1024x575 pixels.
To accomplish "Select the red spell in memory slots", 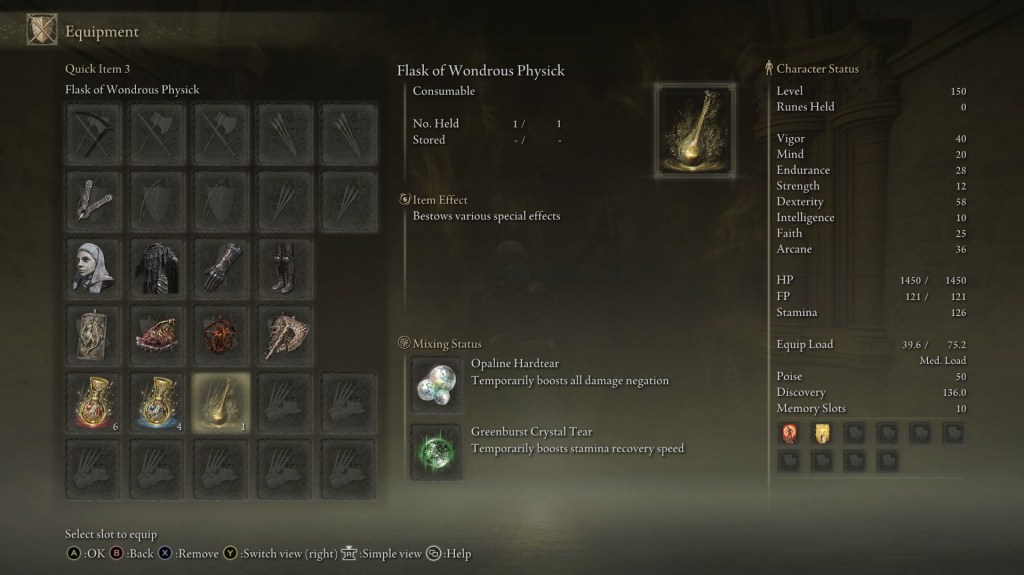I will point(790,433).
